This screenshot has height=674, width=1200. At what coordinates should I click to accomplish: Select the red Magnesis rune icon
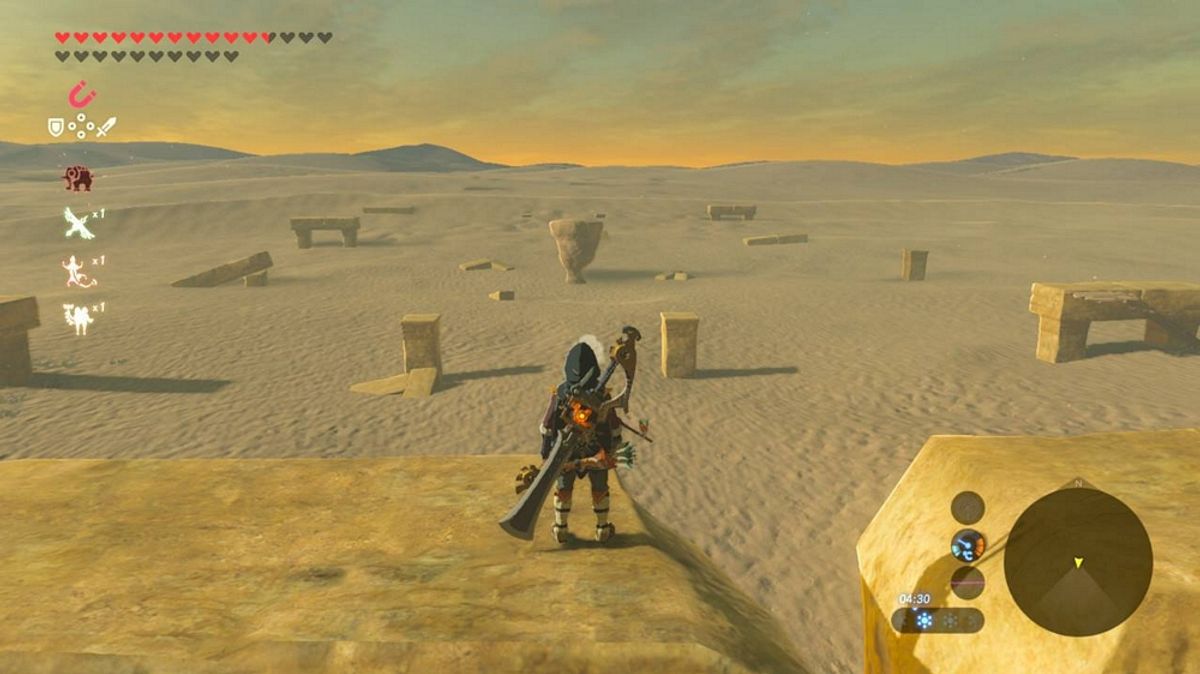tap(81, 96)
